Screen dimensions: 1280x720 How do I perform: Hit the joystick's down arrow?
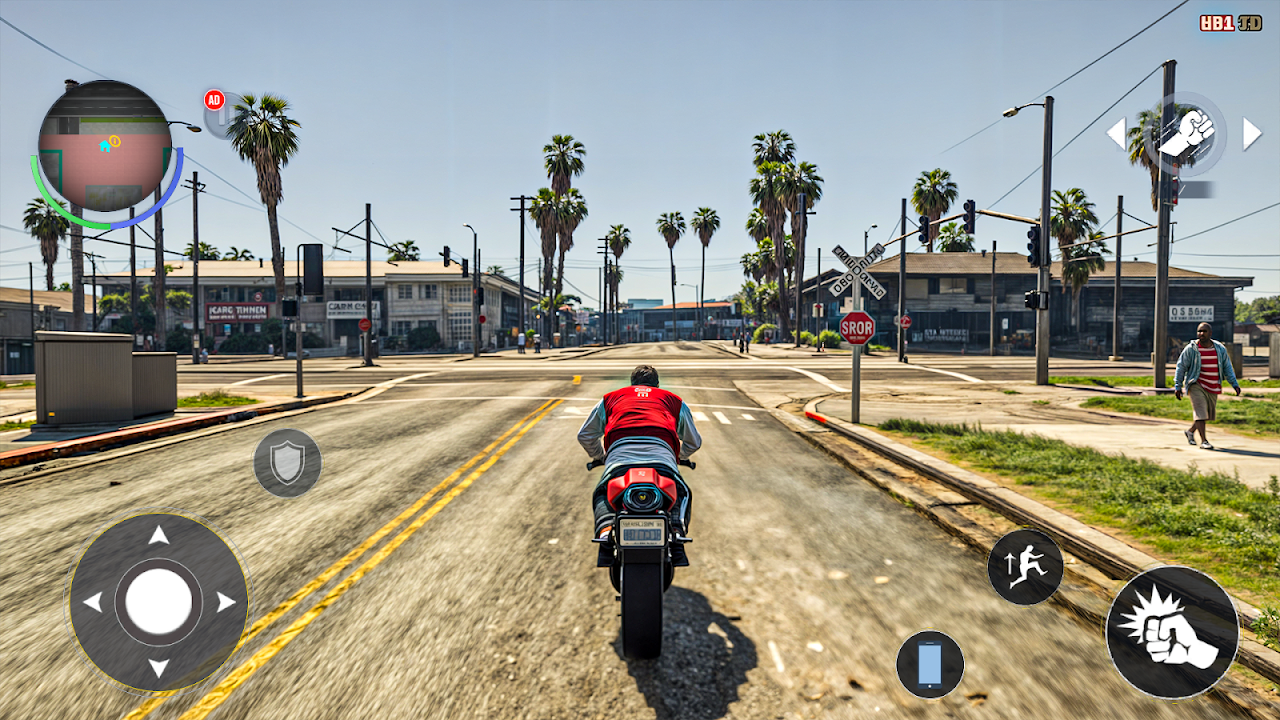pyautogui.click(x=158, y=668)
